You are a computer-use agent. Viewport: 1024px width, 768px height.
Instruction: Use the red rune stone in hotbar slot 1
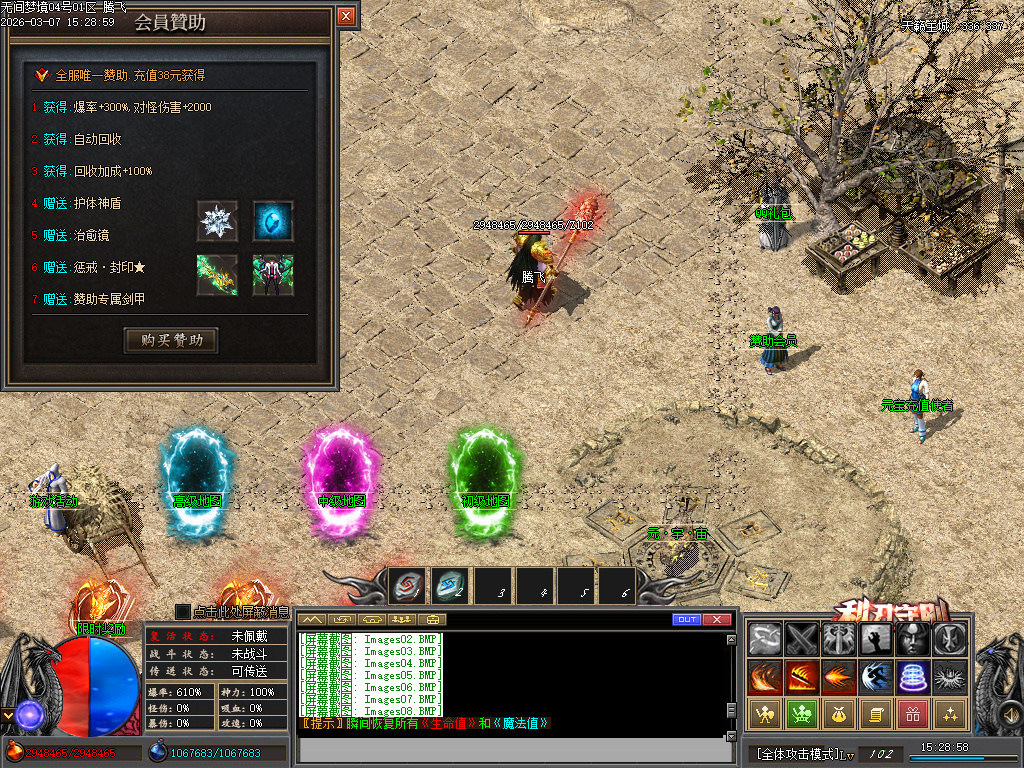pos(407,585)
